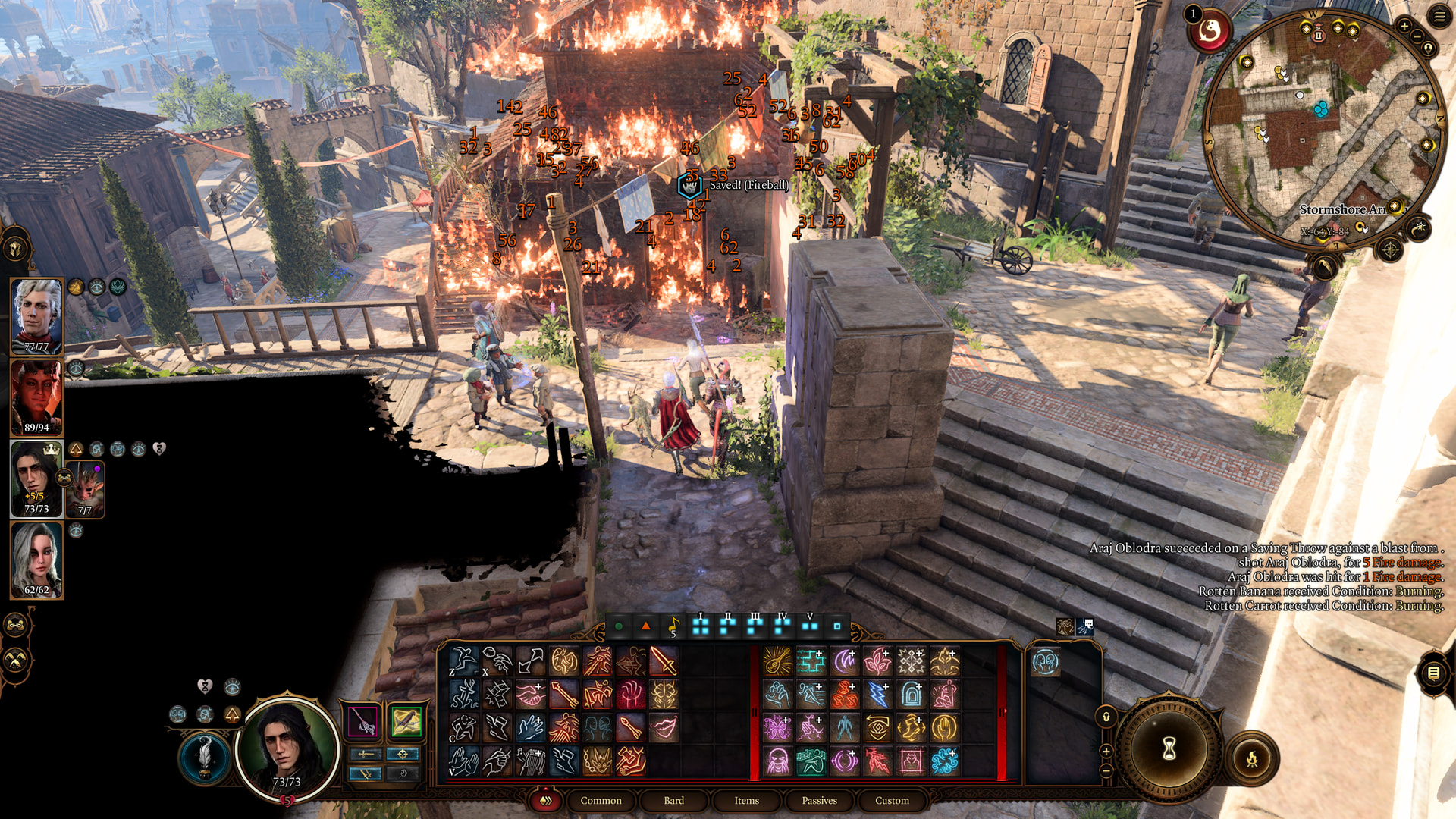The height and width of the screenshot is (819, 1456).
Task: Cast the pink butterfly spell
Action: (777, 728)
